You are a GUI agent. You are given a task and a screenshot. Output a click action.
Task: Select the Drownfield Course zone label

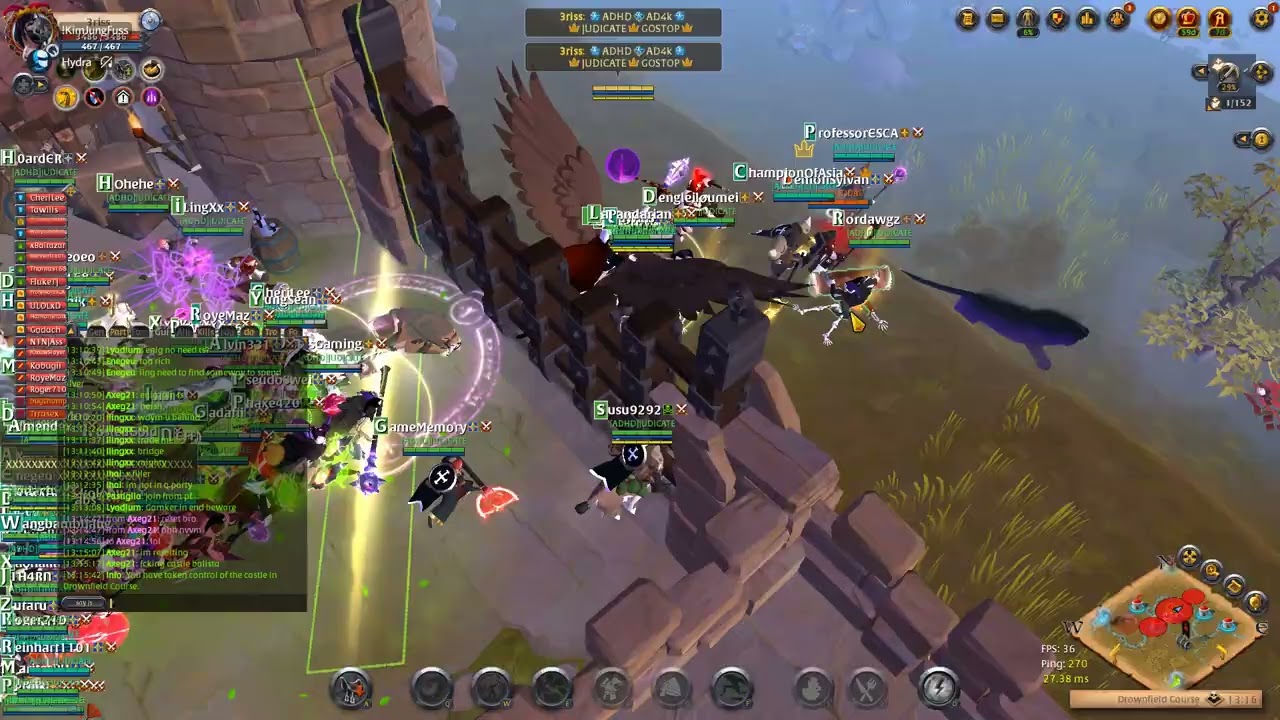click(x=1158, y=699)
